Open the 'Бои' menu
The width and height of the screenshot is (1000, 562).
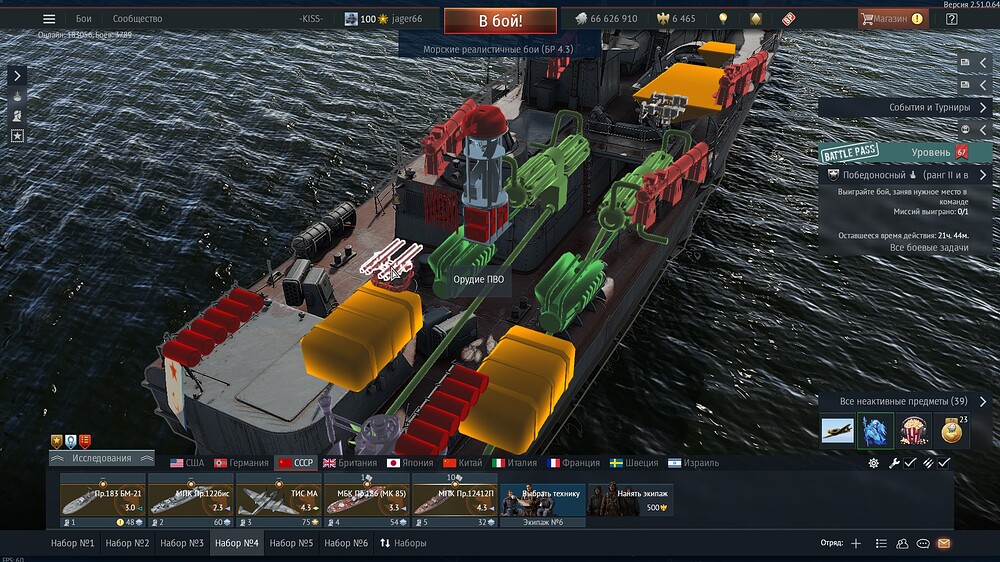(x=84, y=19)
